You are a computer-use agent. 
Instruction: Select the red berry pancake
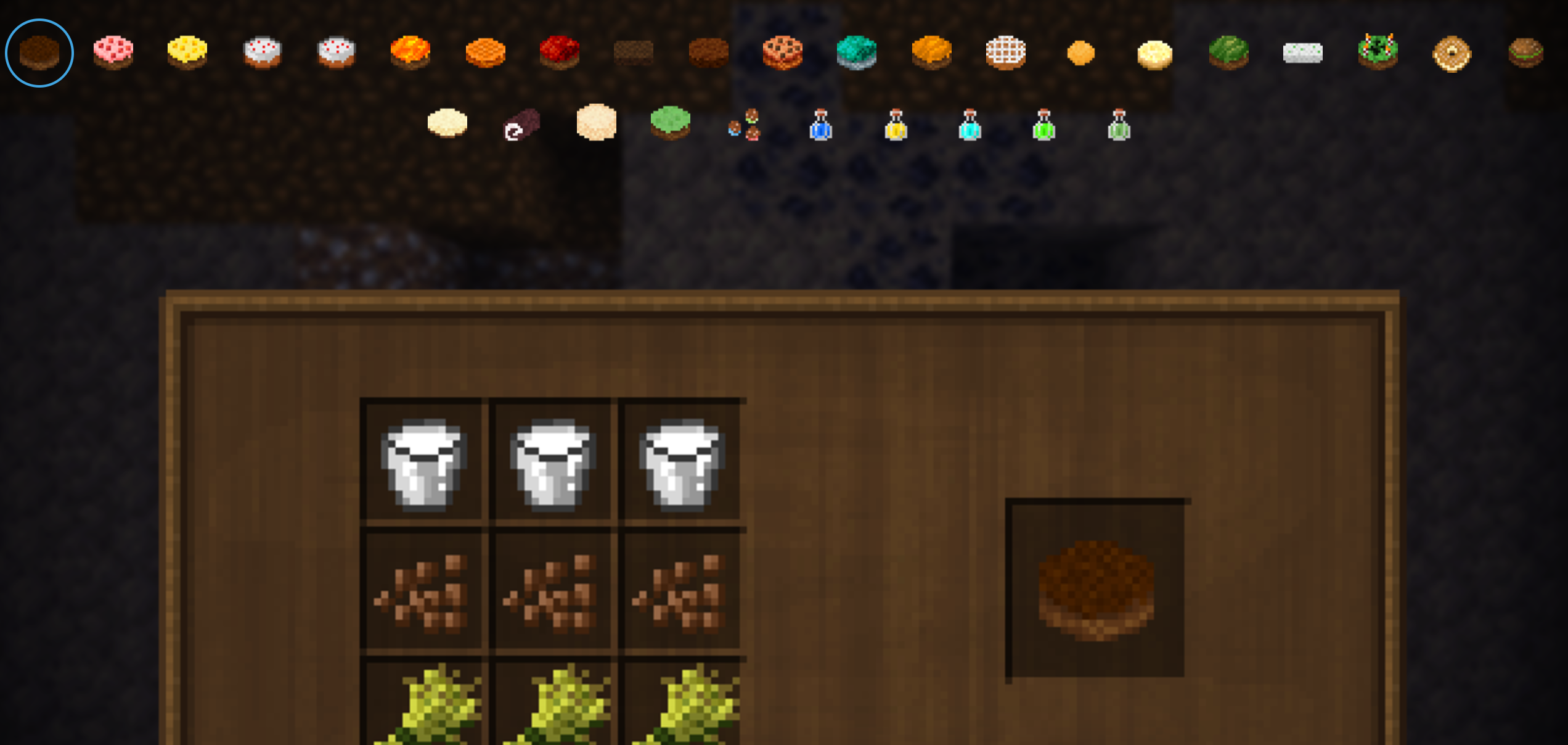pos(560,53)
